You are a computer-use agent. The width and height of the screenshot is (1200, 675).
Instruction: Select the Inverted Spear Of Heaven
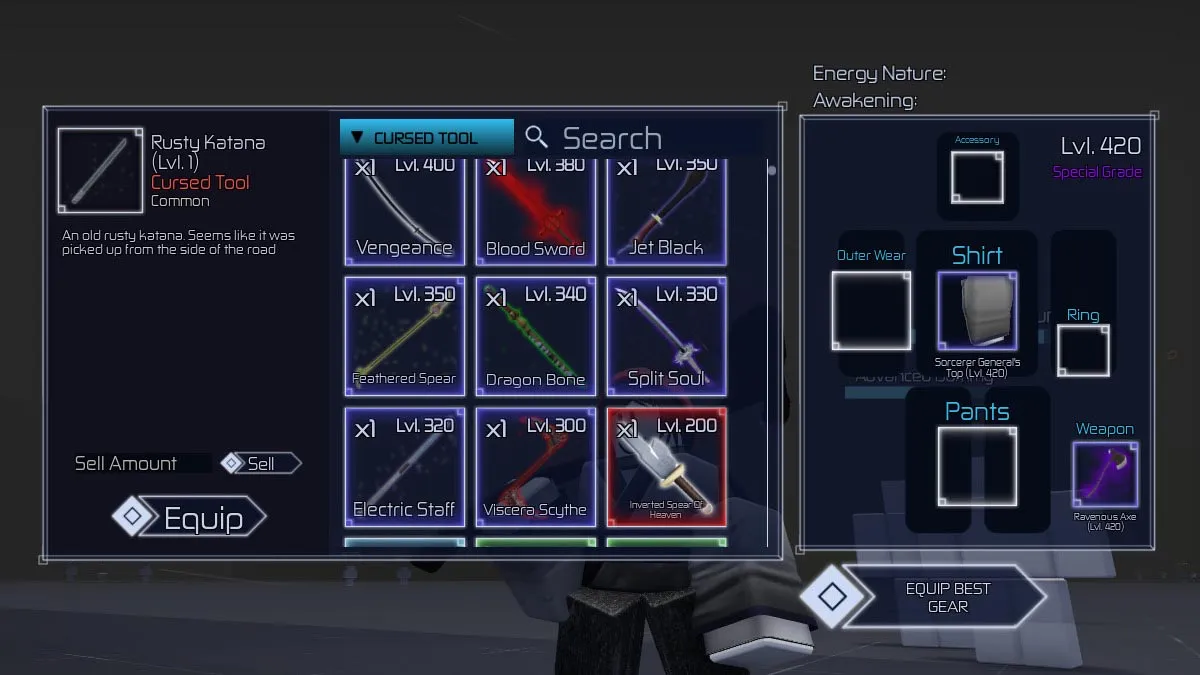(x=666, y=466)
